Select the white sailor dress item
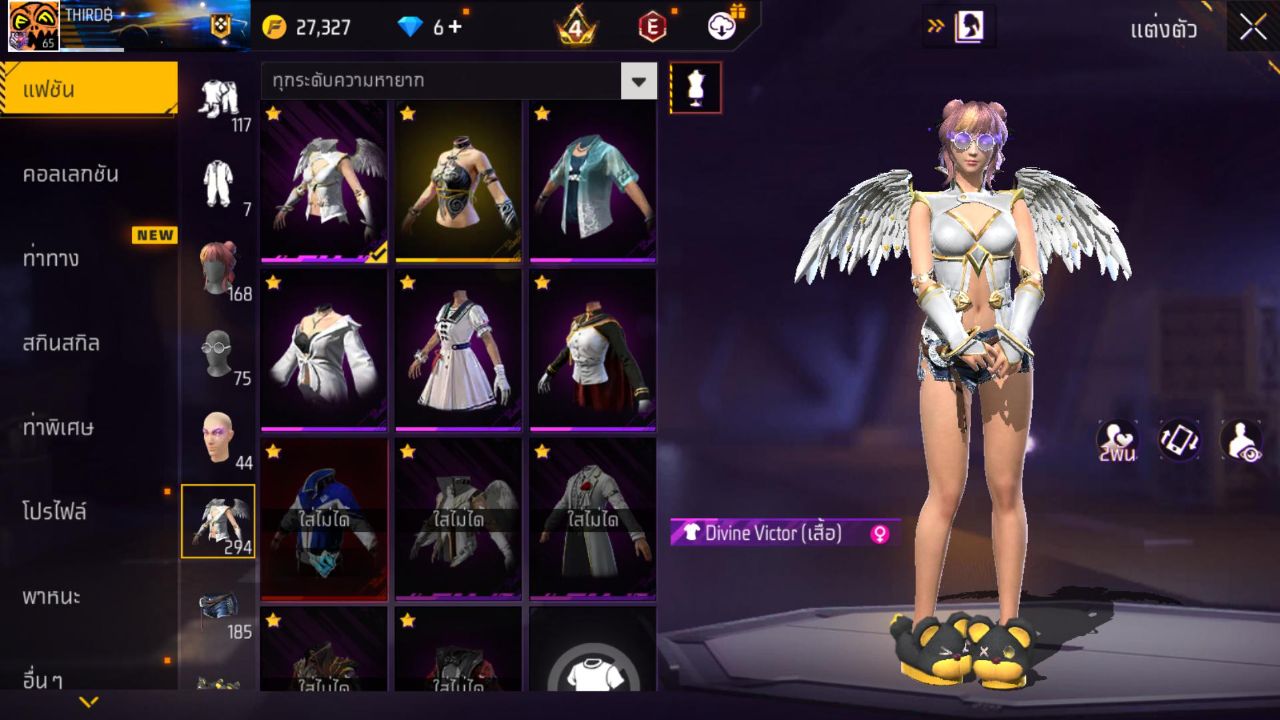 coord(458,350)
